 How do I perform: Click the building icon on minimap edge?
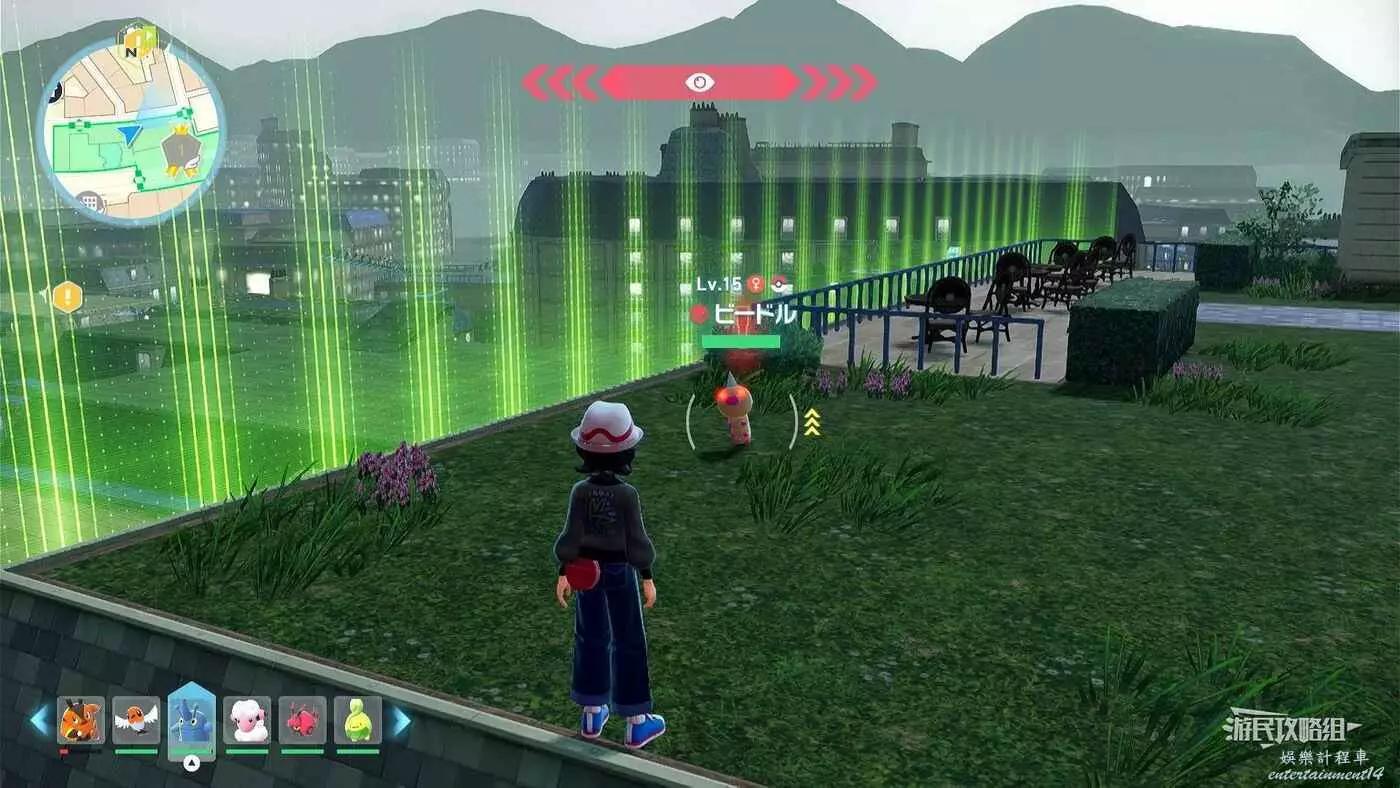coord(91,203)
